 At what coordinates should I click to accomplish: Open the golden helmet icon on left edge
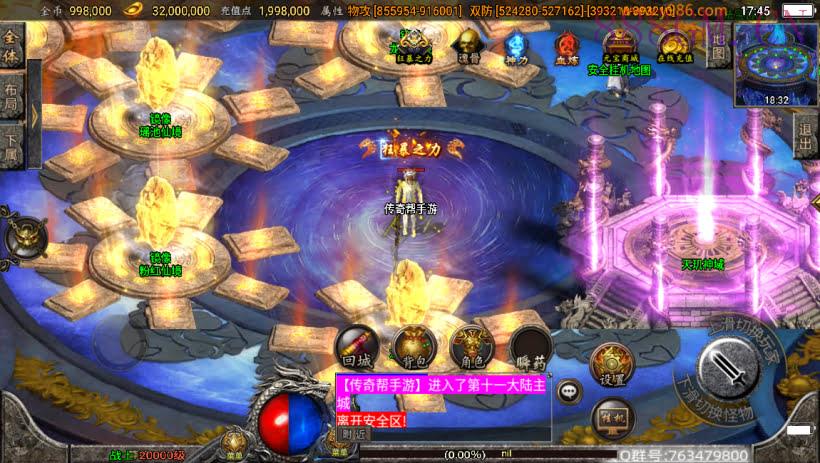coord(22,237)
